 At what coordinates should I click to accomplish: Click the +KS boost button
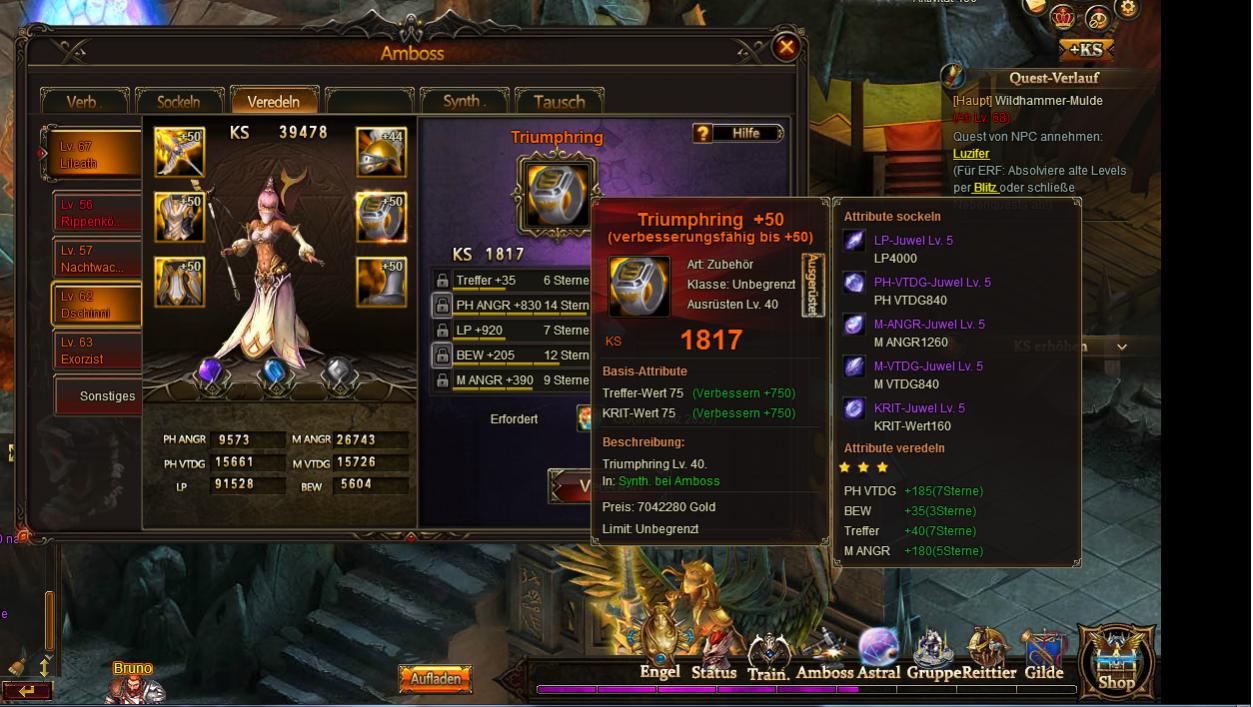(1085, 50)
